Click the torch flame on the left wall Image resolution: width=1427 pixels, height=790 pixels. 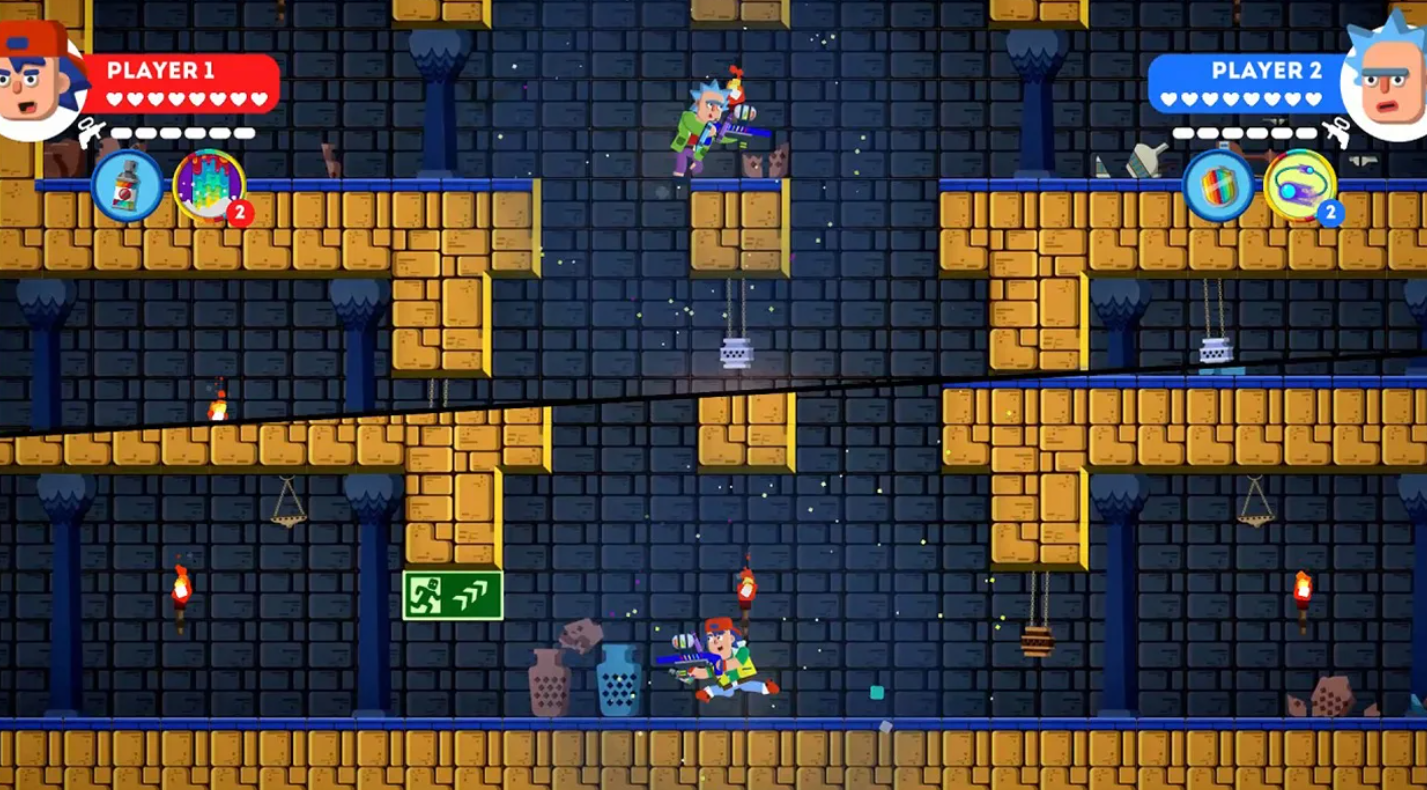click(183, 581)
